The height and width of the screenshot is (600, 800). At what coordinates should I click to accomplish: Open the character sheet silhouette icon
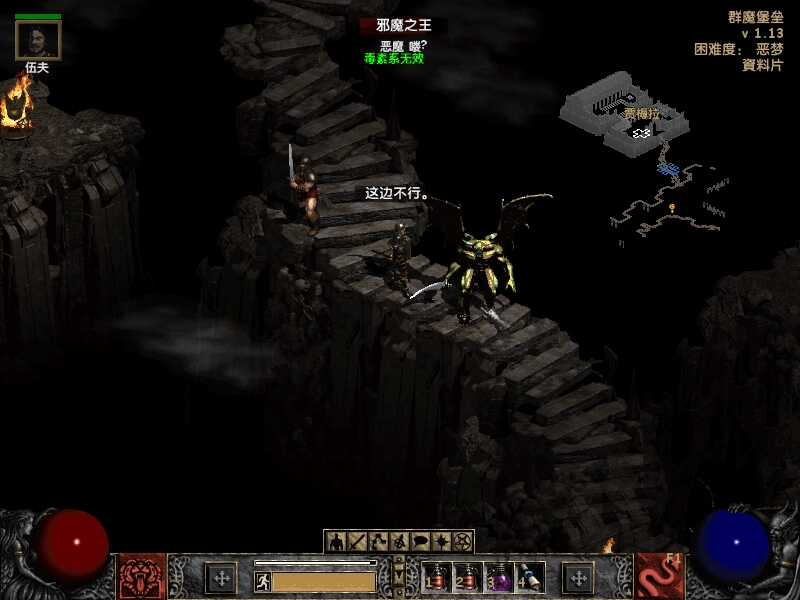[336, 542]
